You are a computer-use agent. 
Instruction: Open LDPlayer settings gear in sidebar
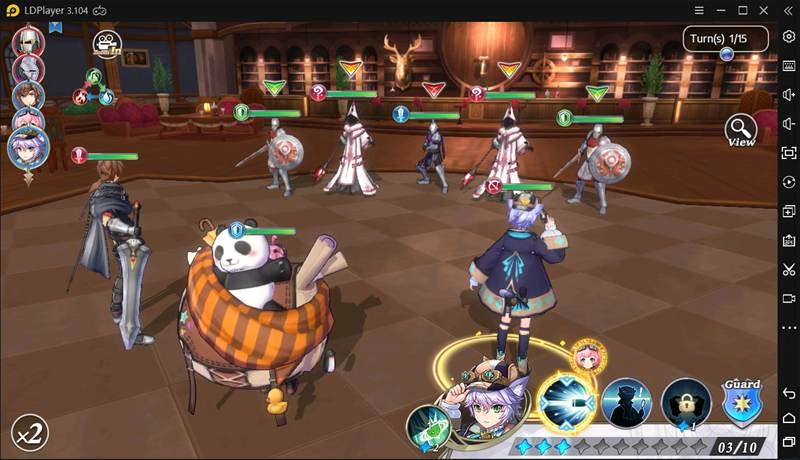click(x=789, y=37)
